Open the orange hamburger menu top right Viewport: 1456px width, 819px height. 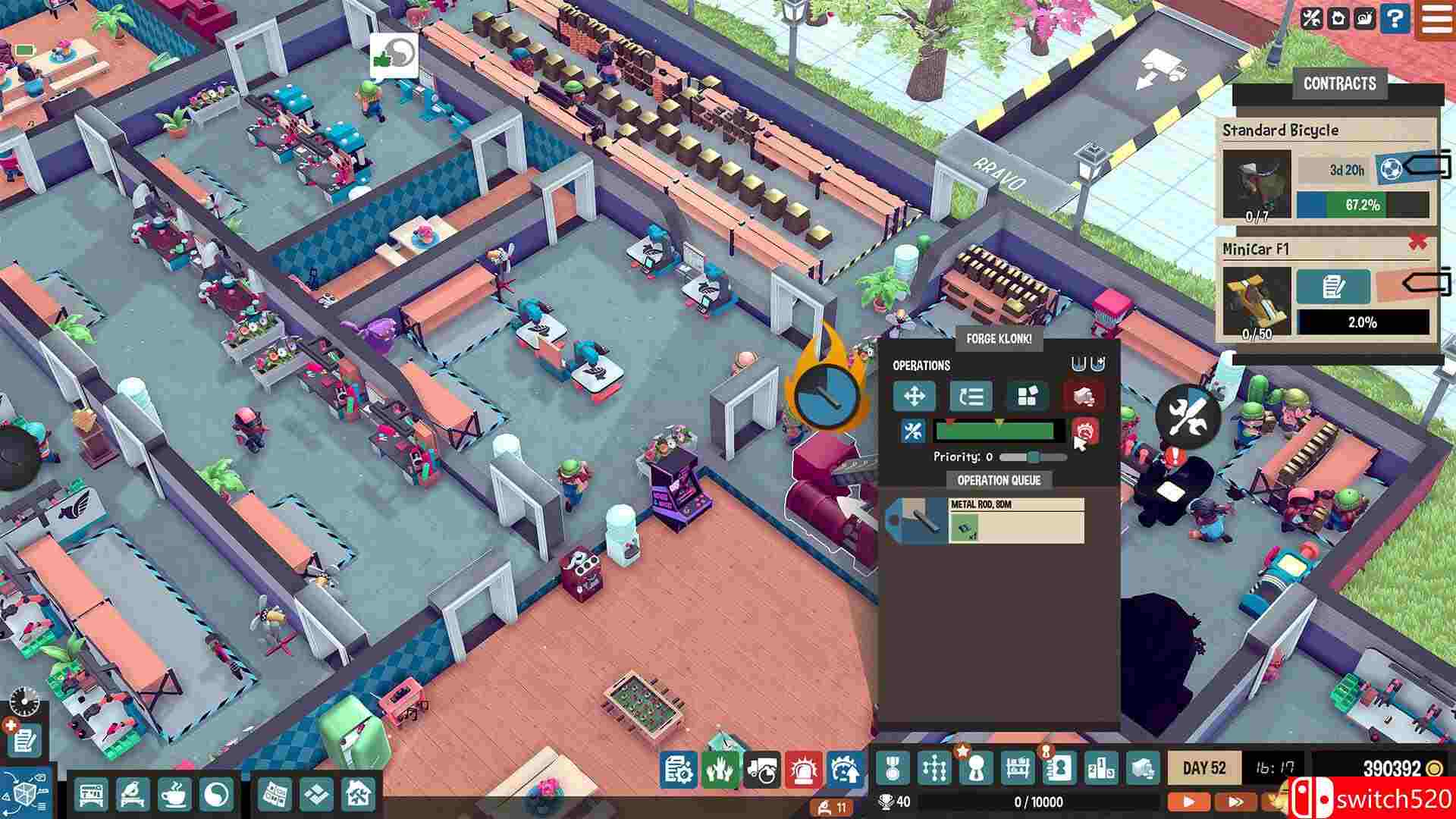point(1437,20)
